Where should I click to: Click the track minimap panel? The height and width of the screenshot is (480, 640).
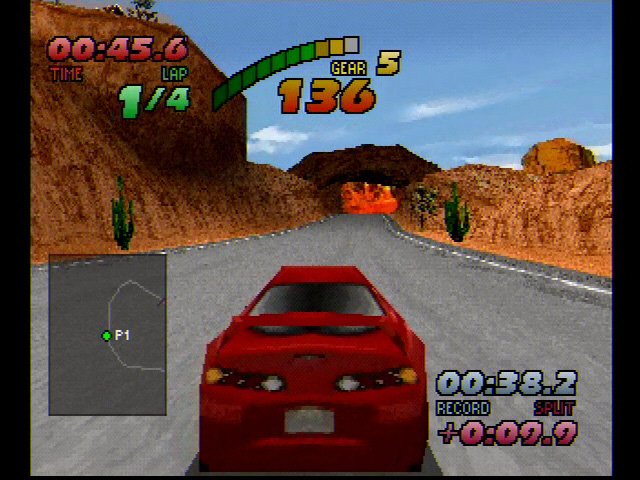107,333
